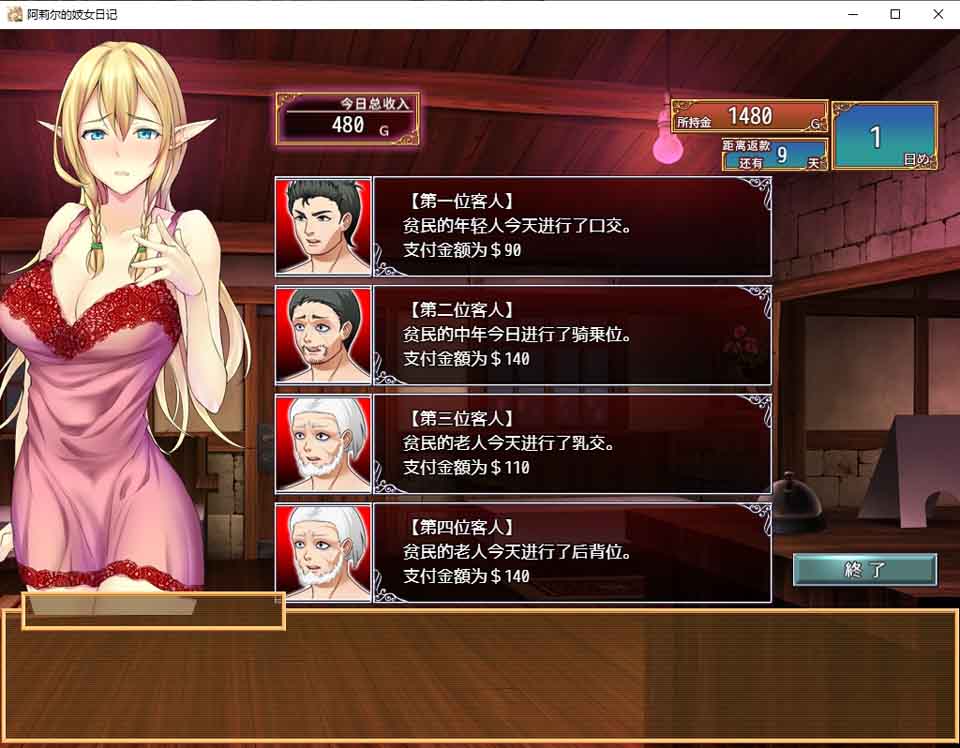The image size is (960, 748).
Task: Minimize the game window
Action: pos(852,14)
